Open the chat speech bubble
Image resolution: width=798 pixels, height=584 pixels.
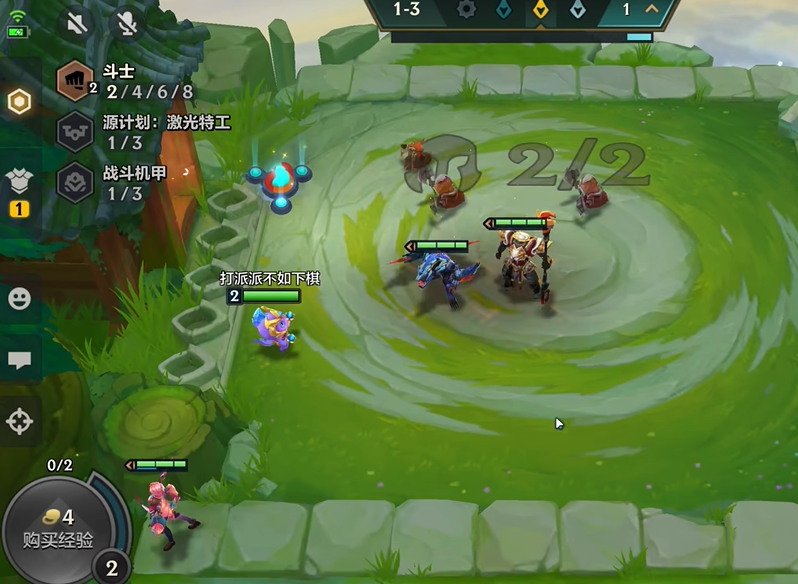click(x=20, y=360)
